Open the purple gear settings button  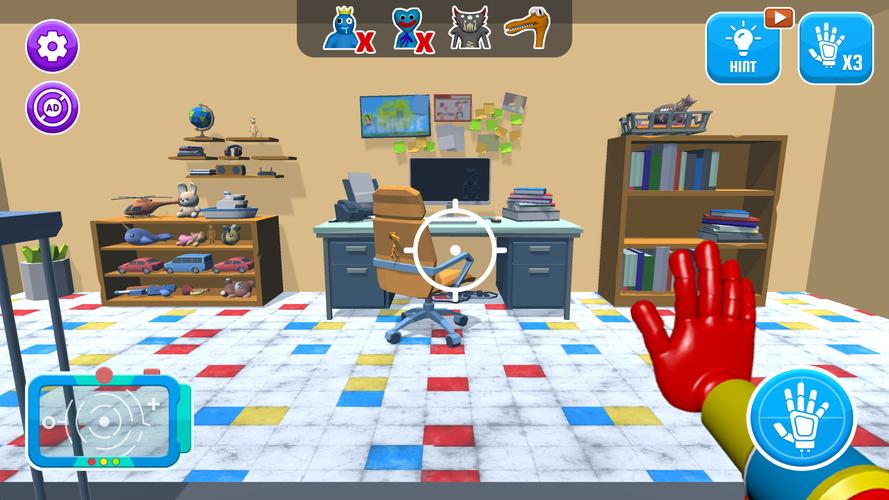52,46
